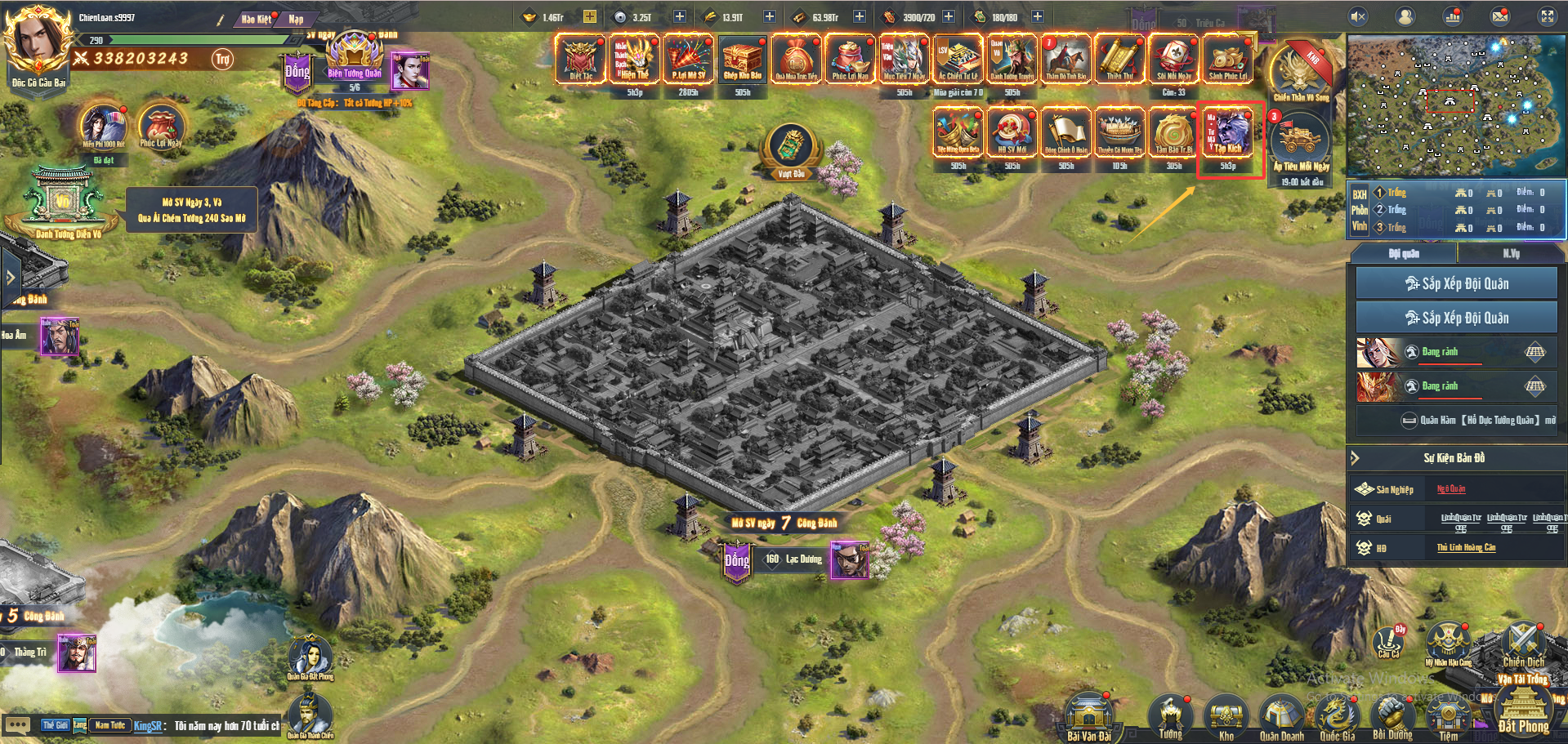
Task: Open the world minimap
Action: coord(1456,105)
